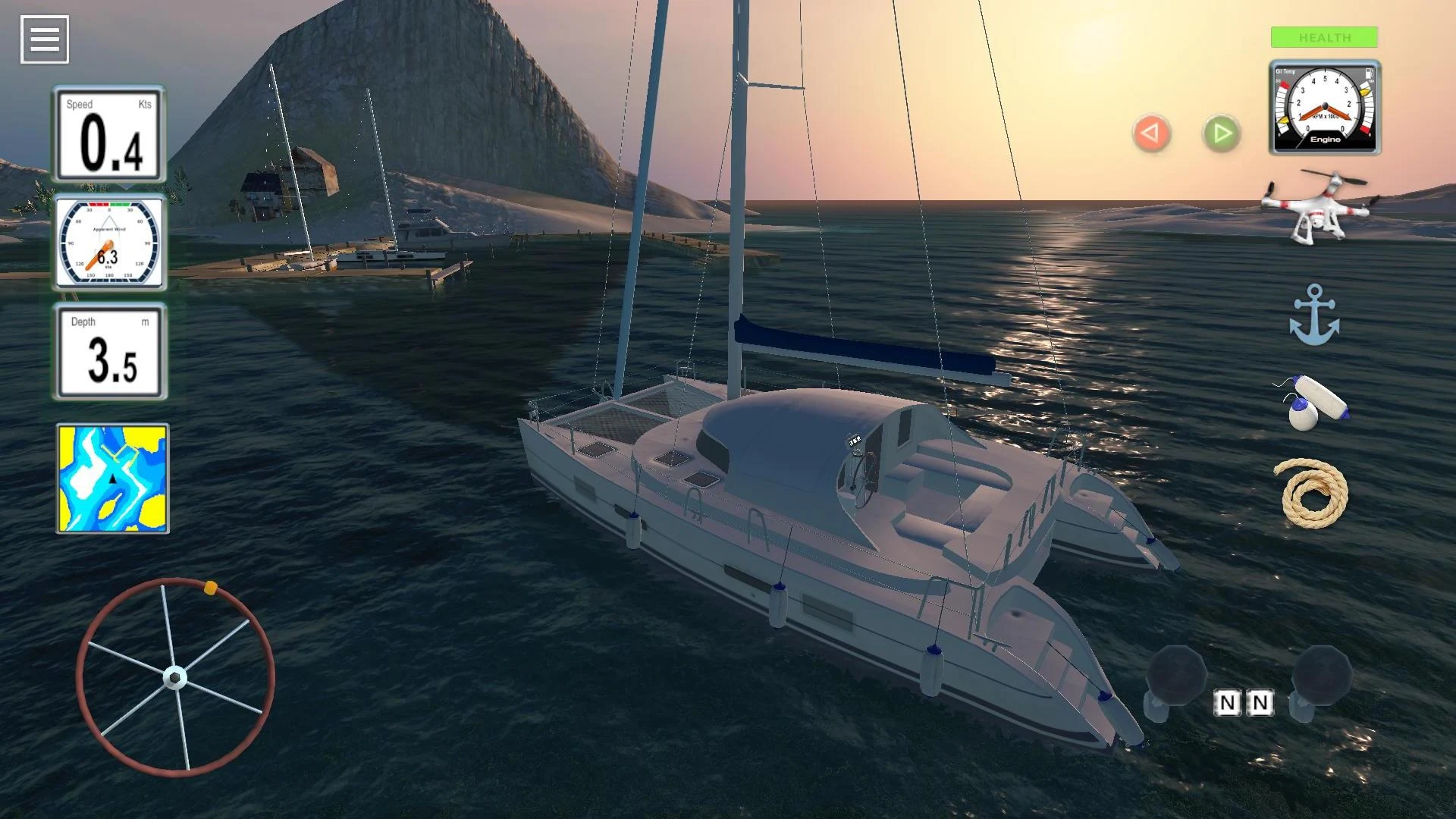The width and height of the screenshot is (1456, 819).
Task: View the Depth instrument reading
Action: [x=111, y=351]
